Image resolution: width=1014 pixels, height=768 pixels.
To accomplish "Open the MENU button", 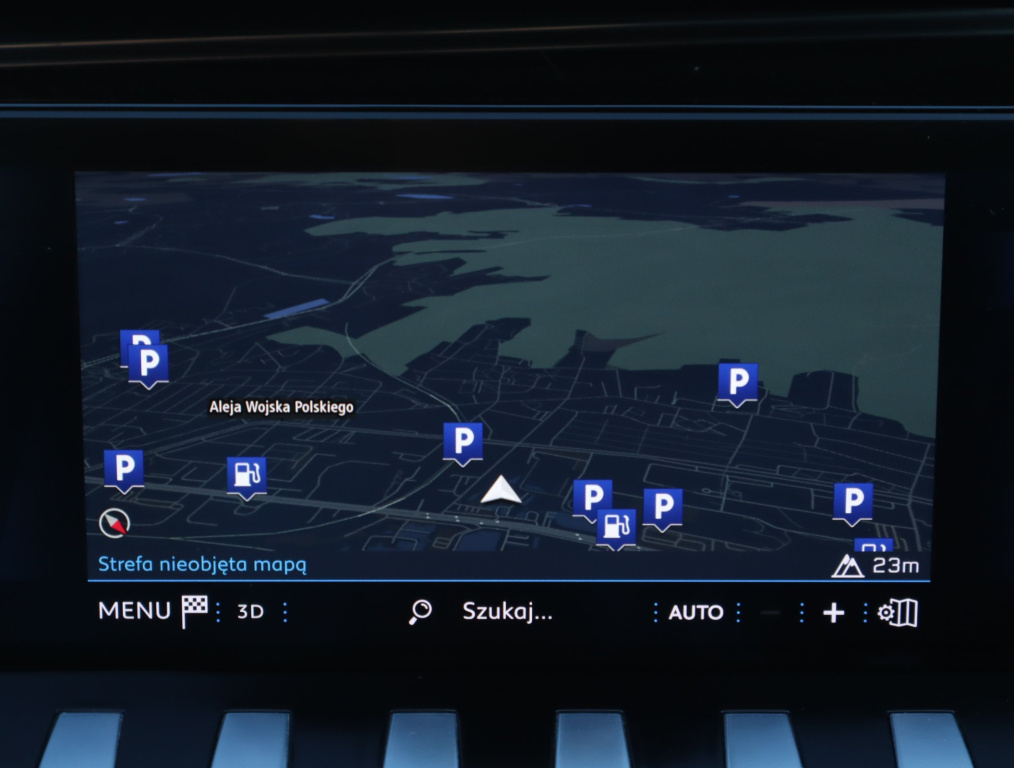I will (x=134, y=611).
